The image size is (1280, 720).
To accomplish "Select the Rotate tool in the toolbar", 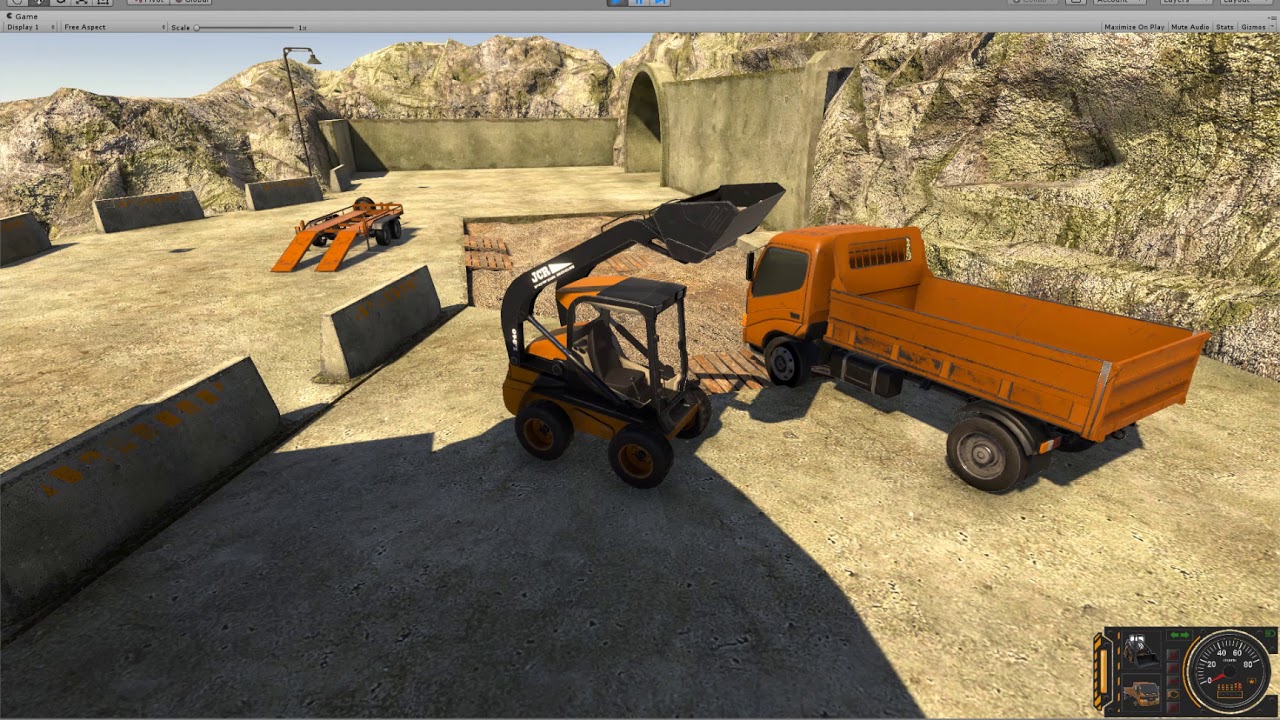I will (x=61, y=3).
